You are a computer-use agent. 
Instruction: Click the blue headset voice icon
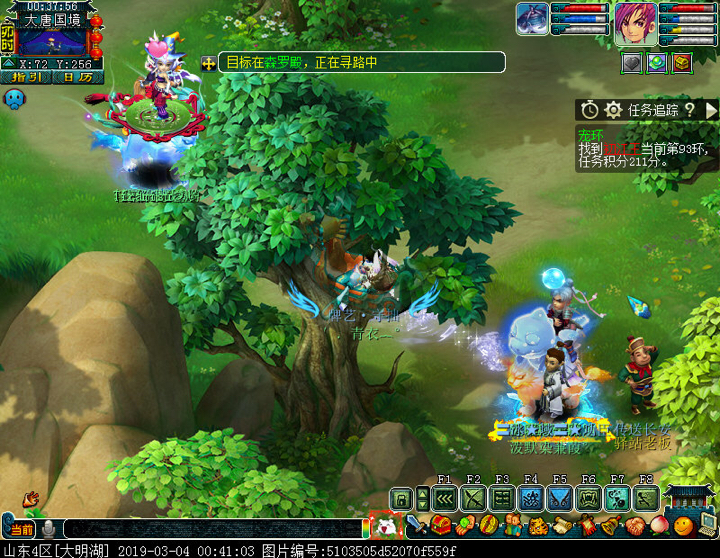tap(14, 98)
